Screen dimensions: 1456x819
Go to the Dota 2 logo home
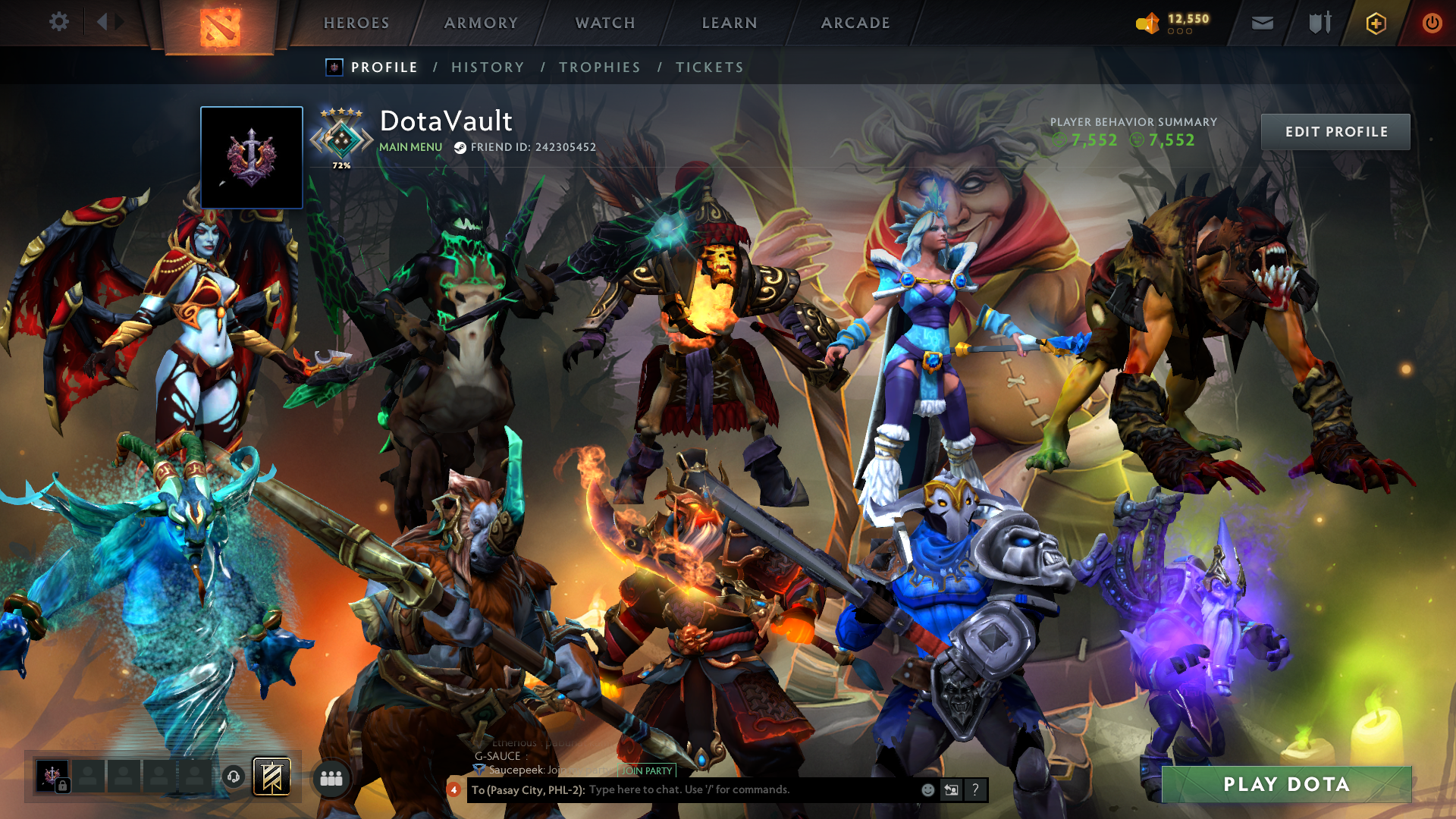pos(220,27)
